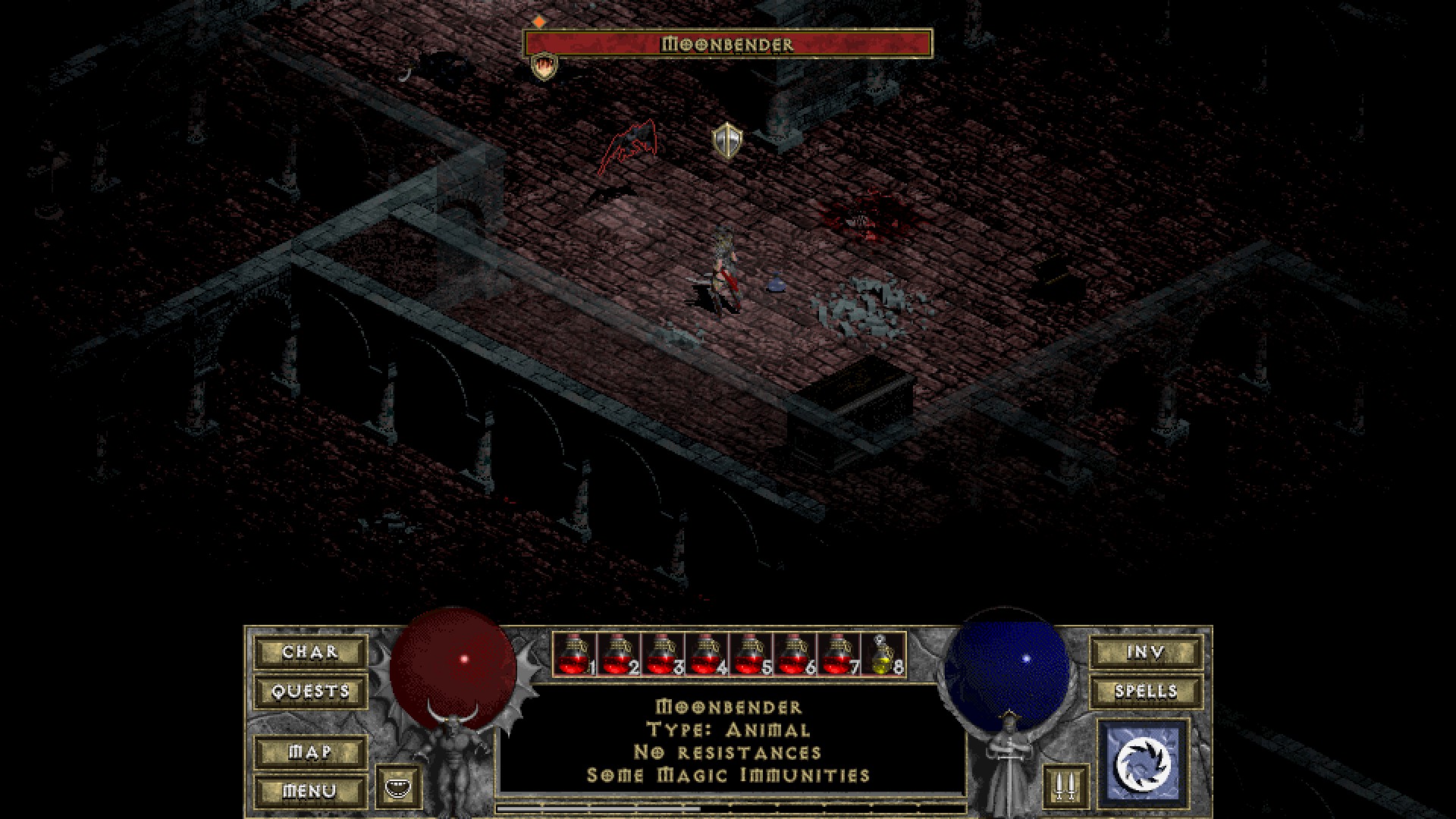Toggle the crossed-swords player attack button
1456x819 pixels.
point(1065,786)
